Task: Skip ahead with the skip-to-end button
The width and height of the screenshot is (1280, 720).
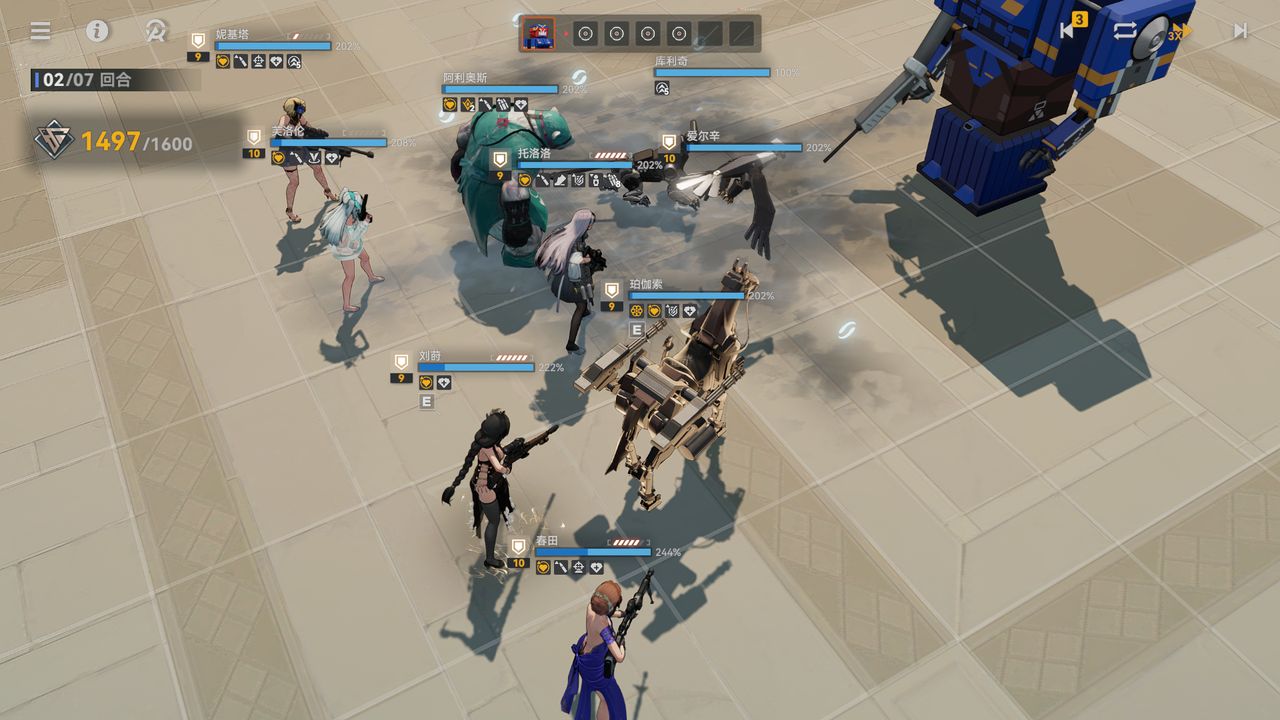Action: pos(1240,31)
